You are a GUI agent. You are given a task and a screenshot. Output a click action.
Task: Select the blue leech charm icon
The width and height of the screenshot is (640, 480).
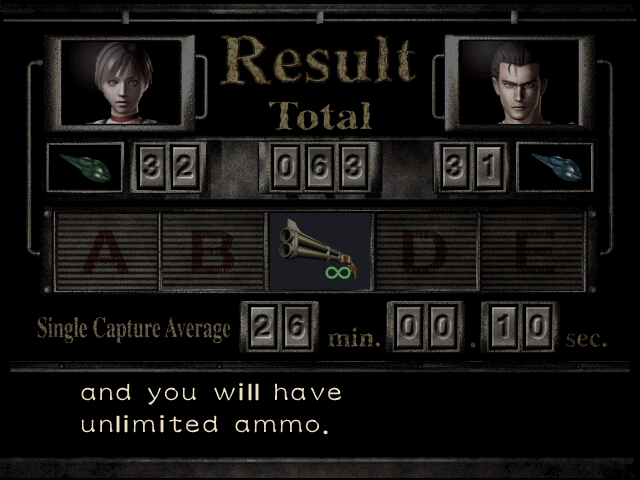coord(555,166)
